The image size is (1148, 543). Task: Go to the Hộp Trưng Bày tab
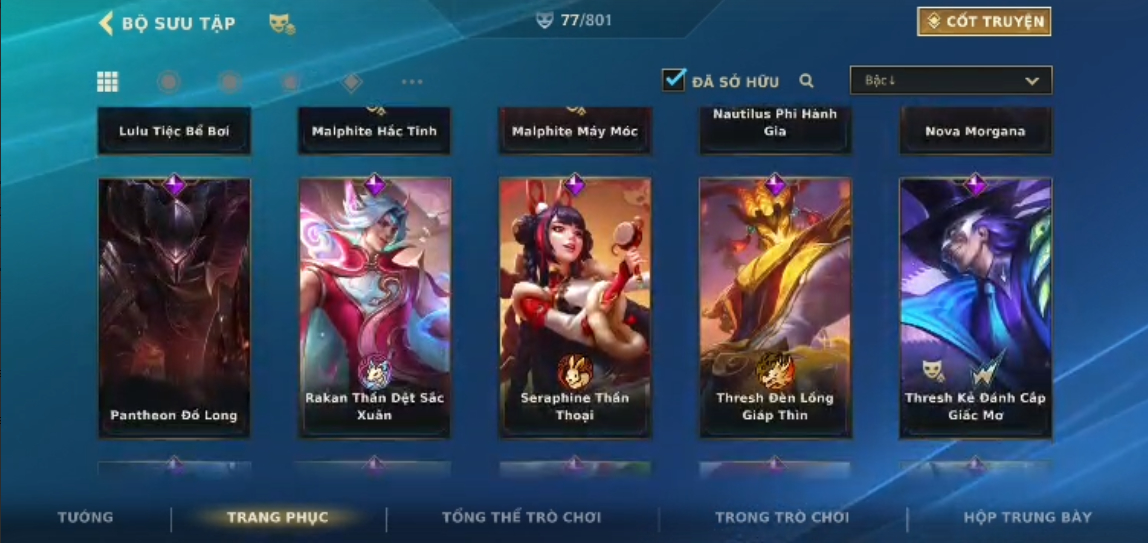point(1027,517)
